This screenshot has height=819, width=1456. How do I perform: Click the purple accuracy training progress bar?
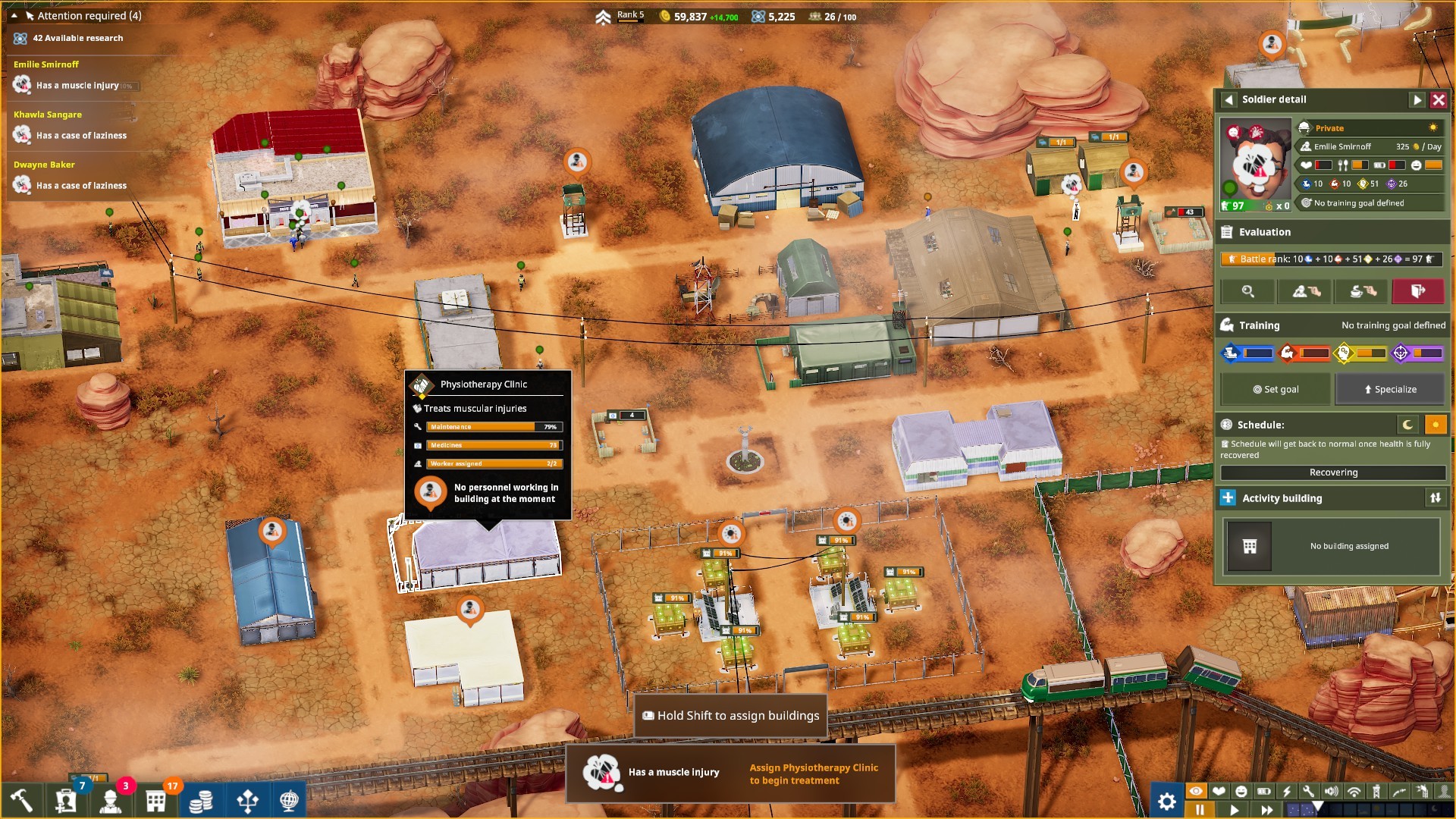(1428, 353)
